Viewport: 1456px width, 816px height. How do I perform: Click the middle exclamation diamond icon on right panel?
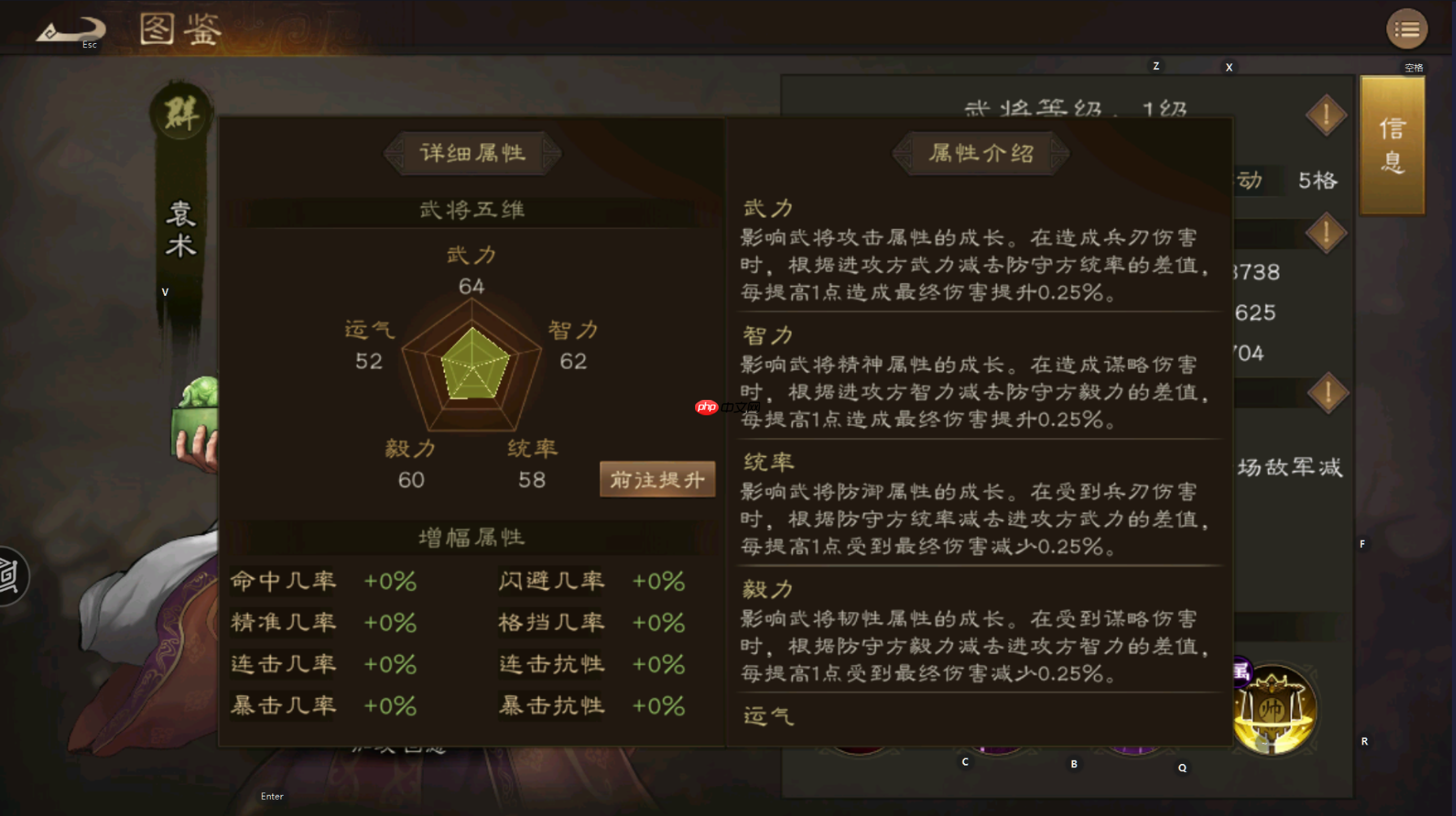pyautogui.click(x=1326, y=232)
